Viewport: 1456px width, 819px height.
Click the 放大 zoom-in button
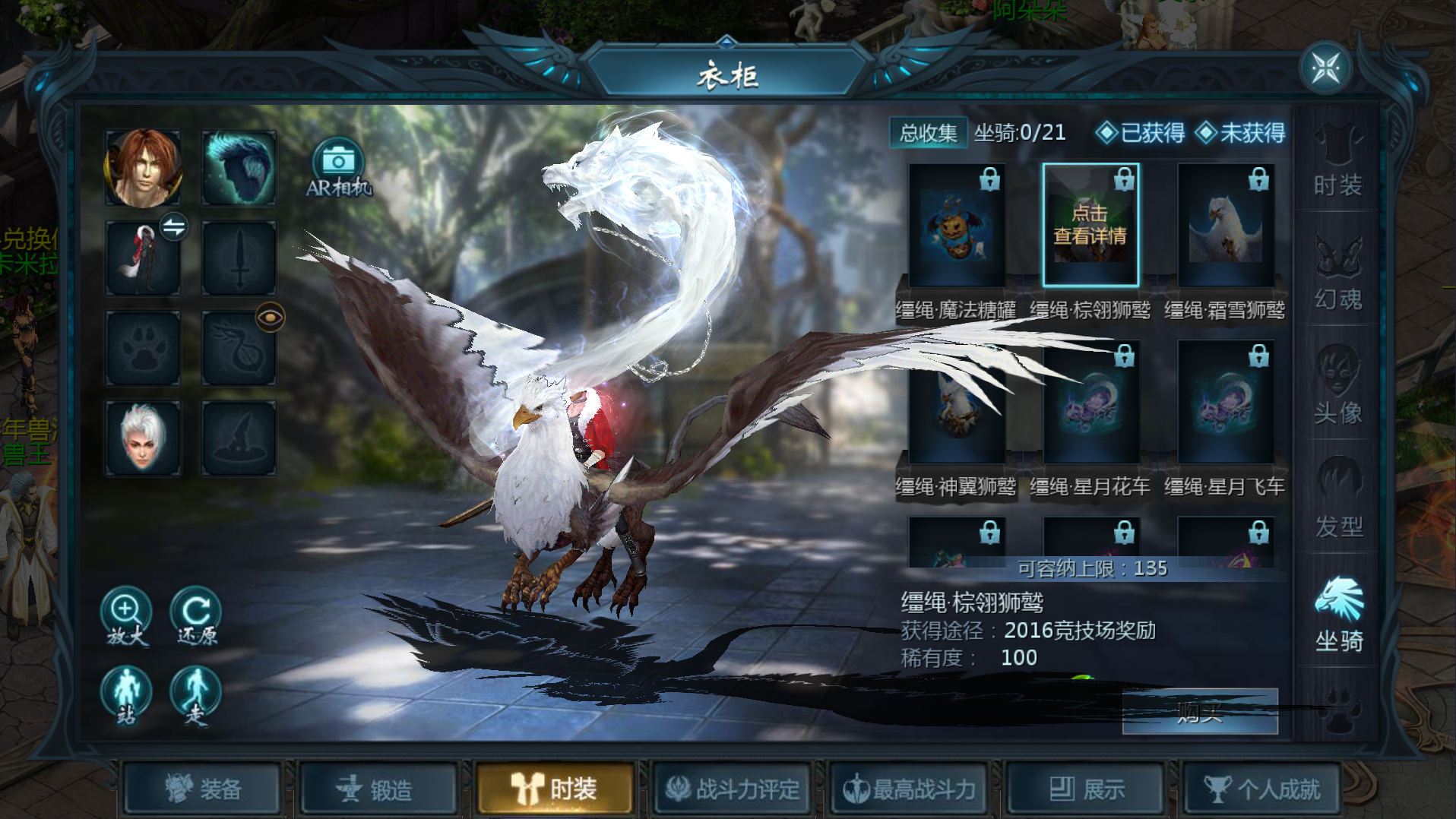point(126,615)
